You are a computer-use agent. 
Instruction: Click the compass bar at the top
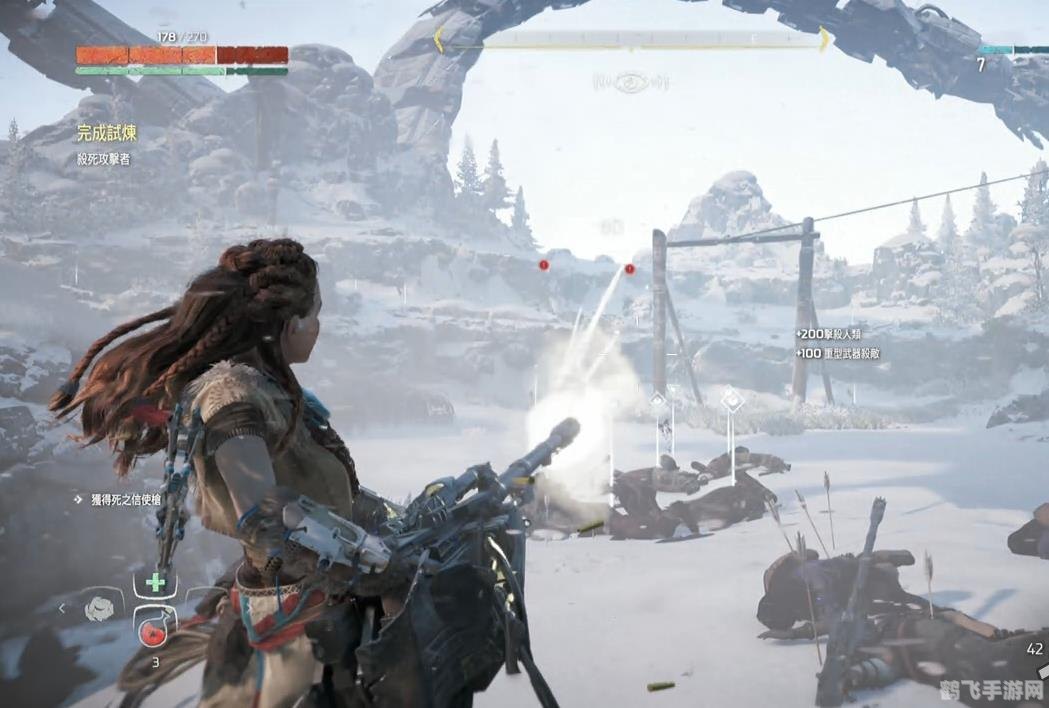point(631,40)
